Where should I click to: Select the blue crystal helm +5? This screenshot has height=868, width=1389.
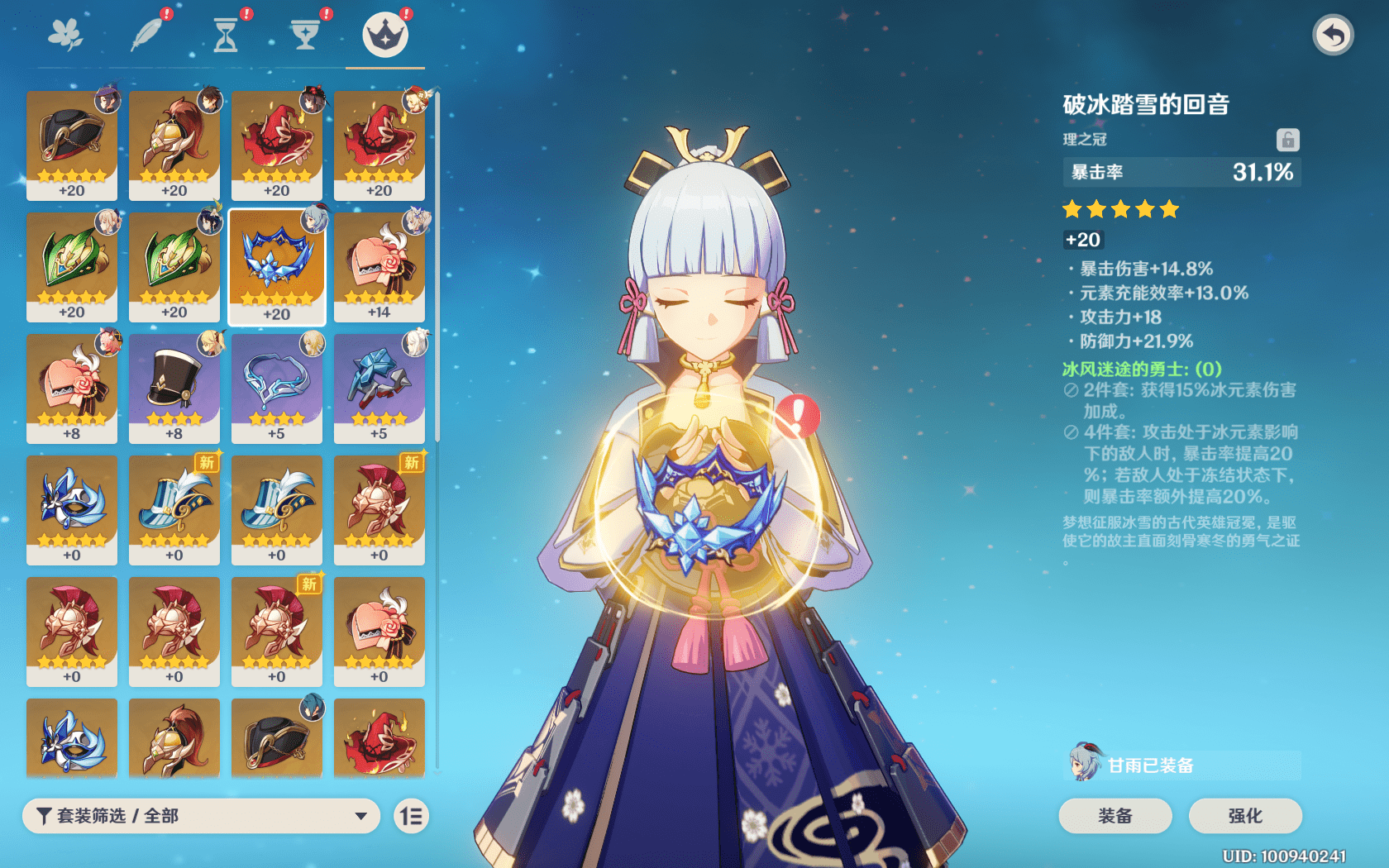[x=379, y=388]
